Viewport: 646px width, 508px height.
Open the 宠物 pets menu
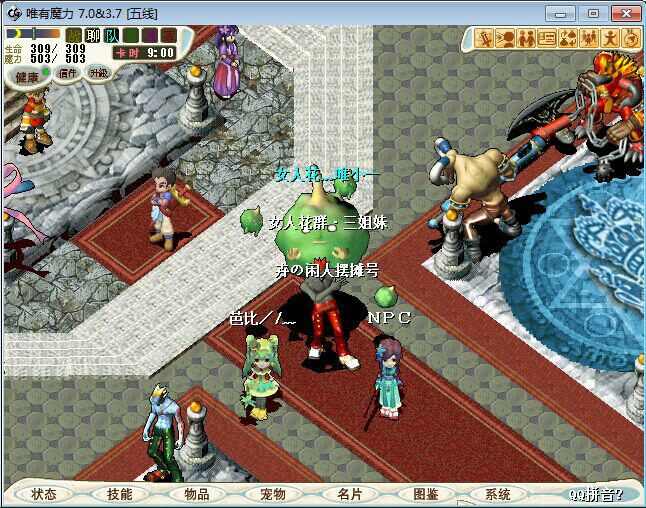click(x=272, y=494)
